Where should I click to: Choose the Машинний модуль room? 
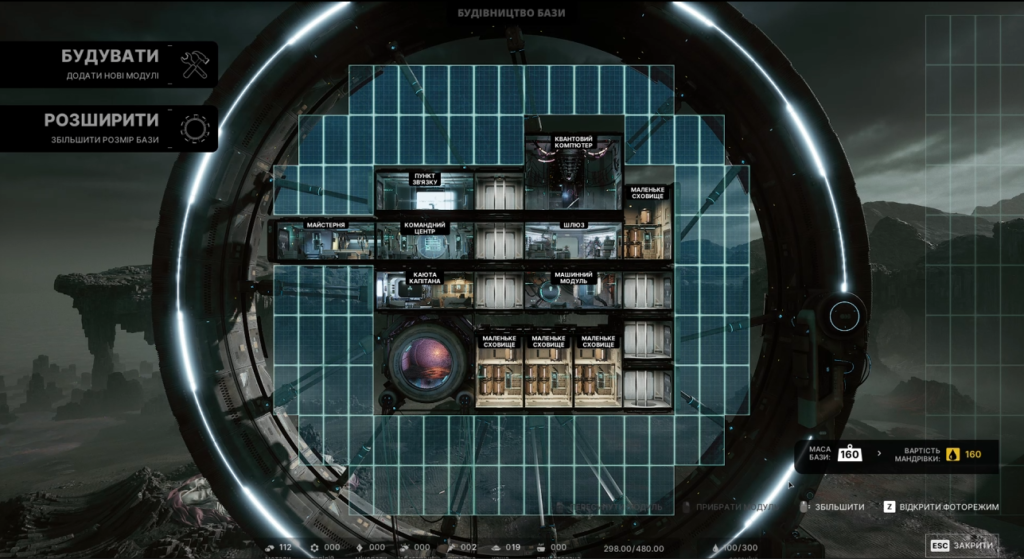click(573, 289)
